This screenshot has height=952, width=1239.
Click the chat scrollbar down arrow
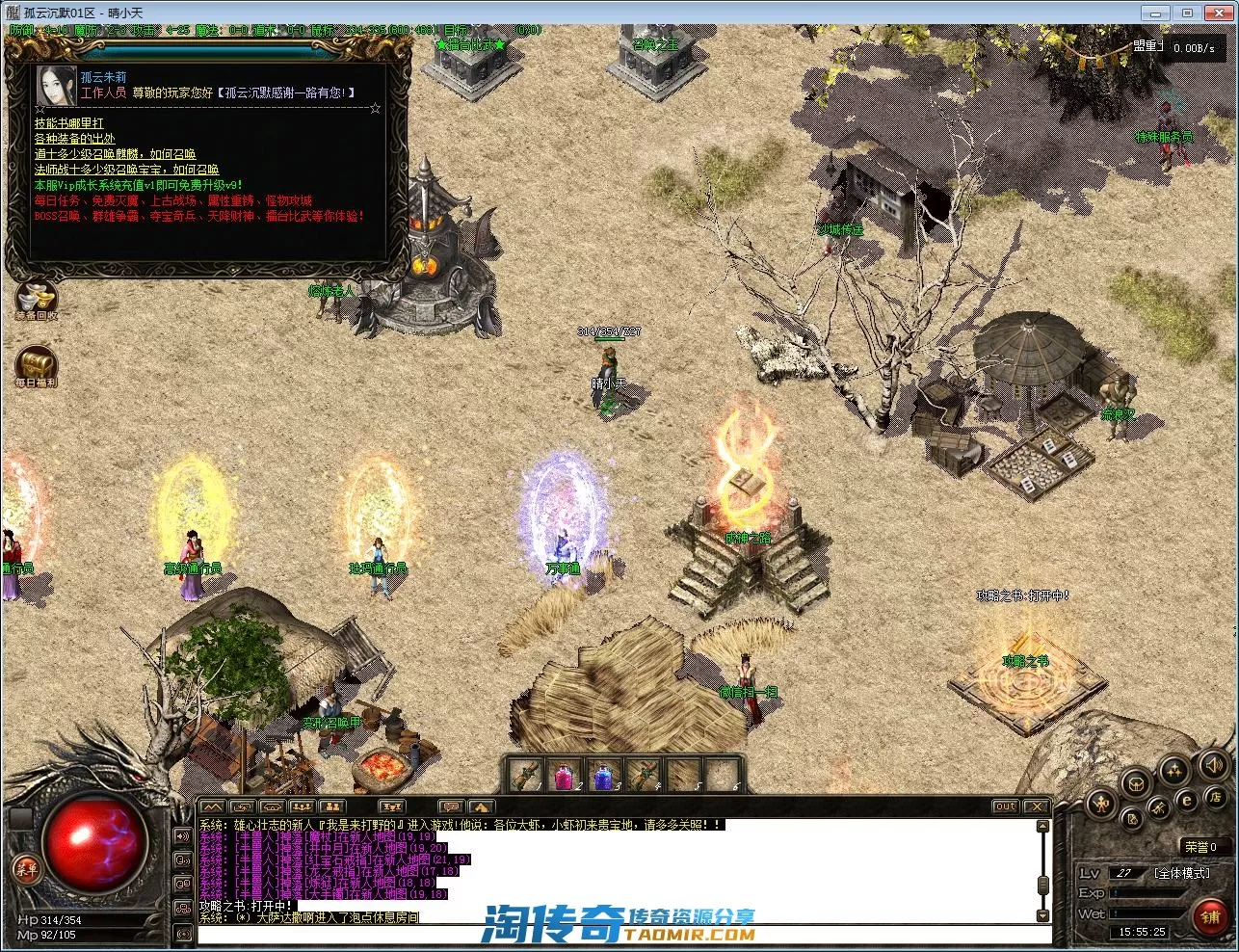point(1042,915)
